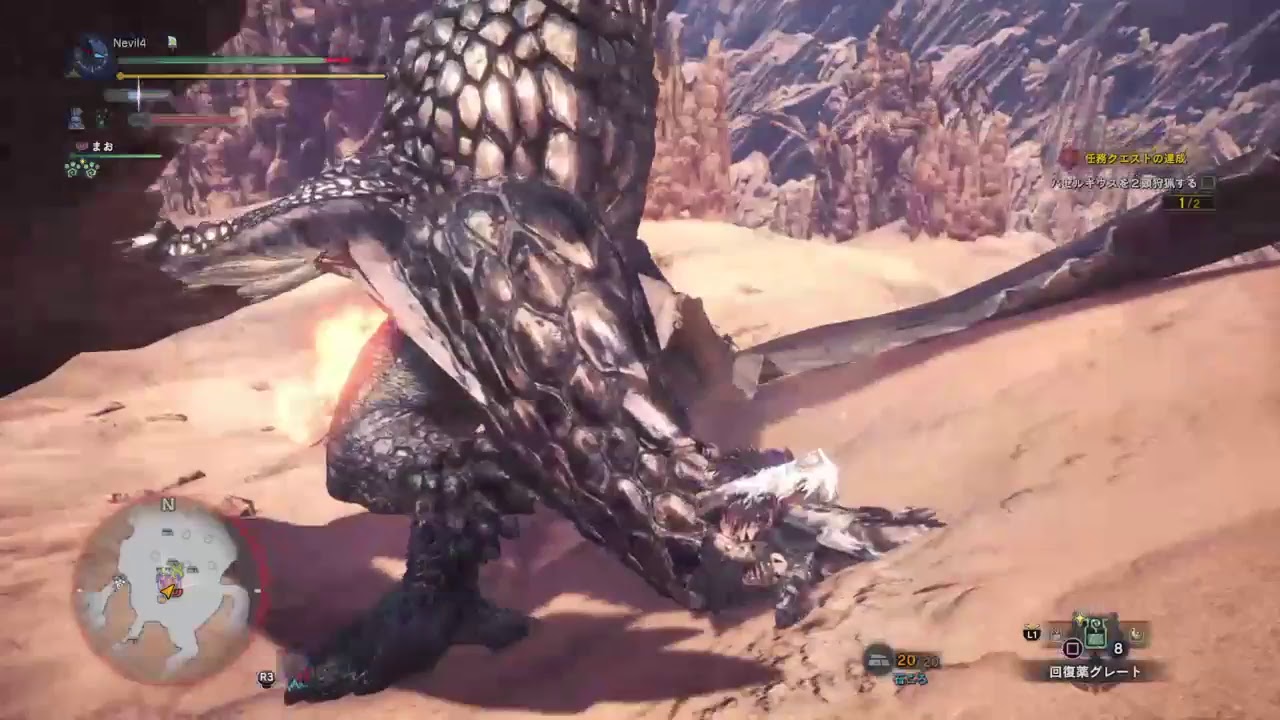Click the ammo pouch icon right of item bar
The image size is (1280, 720).
(x=1136, y=634)
